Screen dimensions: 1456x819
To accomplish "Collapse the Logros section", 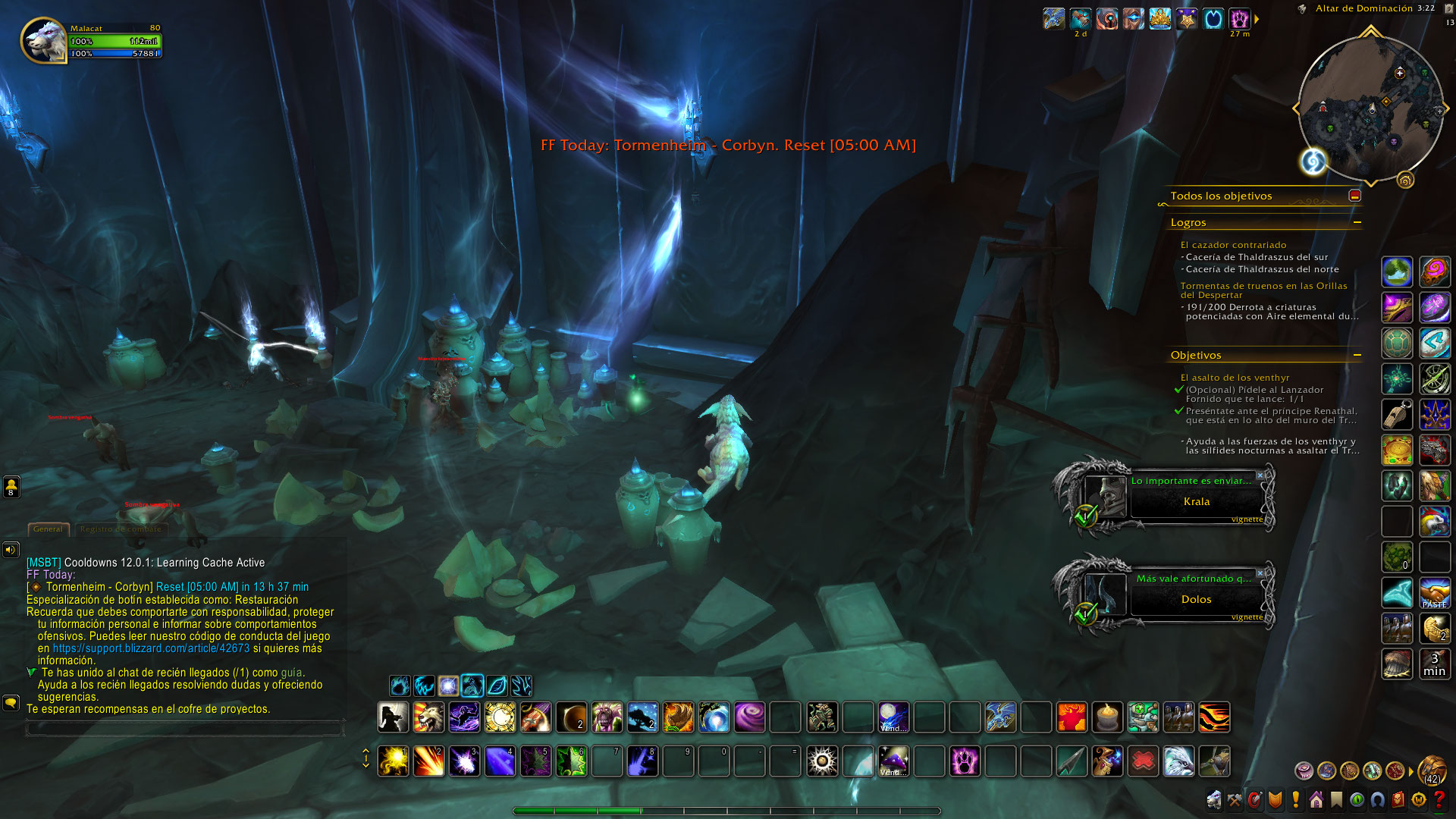I will [1357, 222].
